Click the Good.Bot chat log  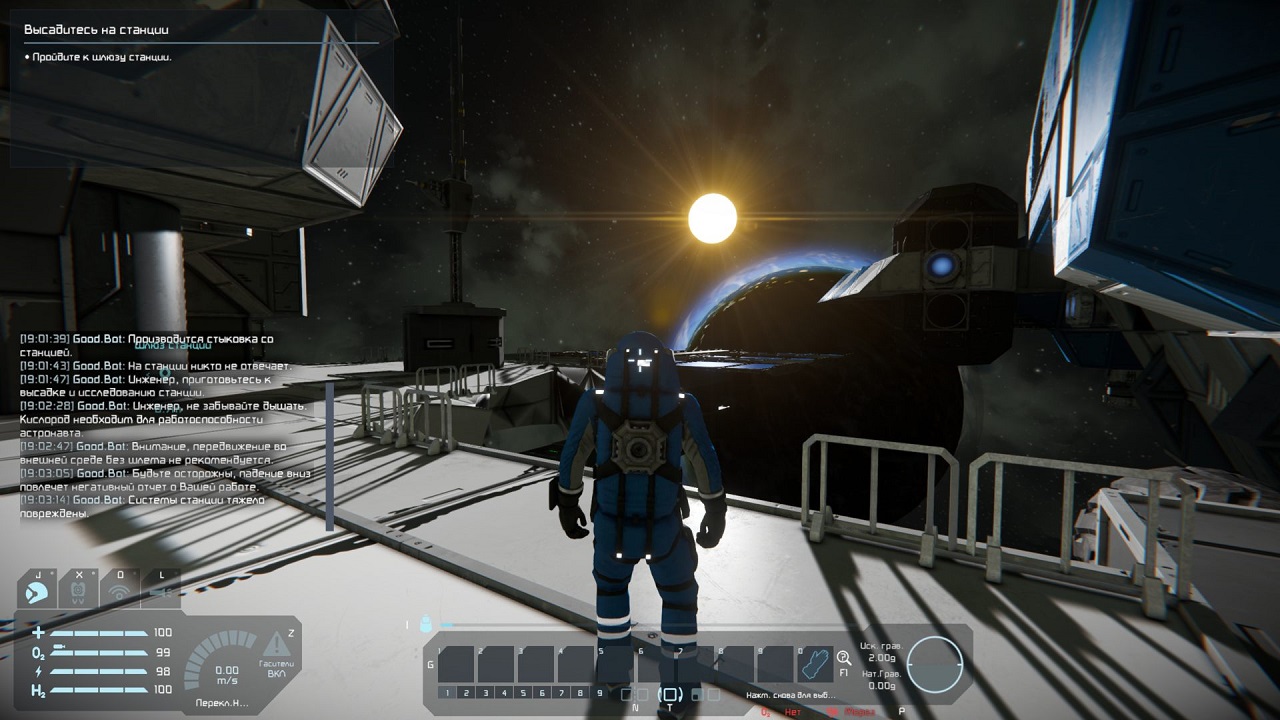158,426
